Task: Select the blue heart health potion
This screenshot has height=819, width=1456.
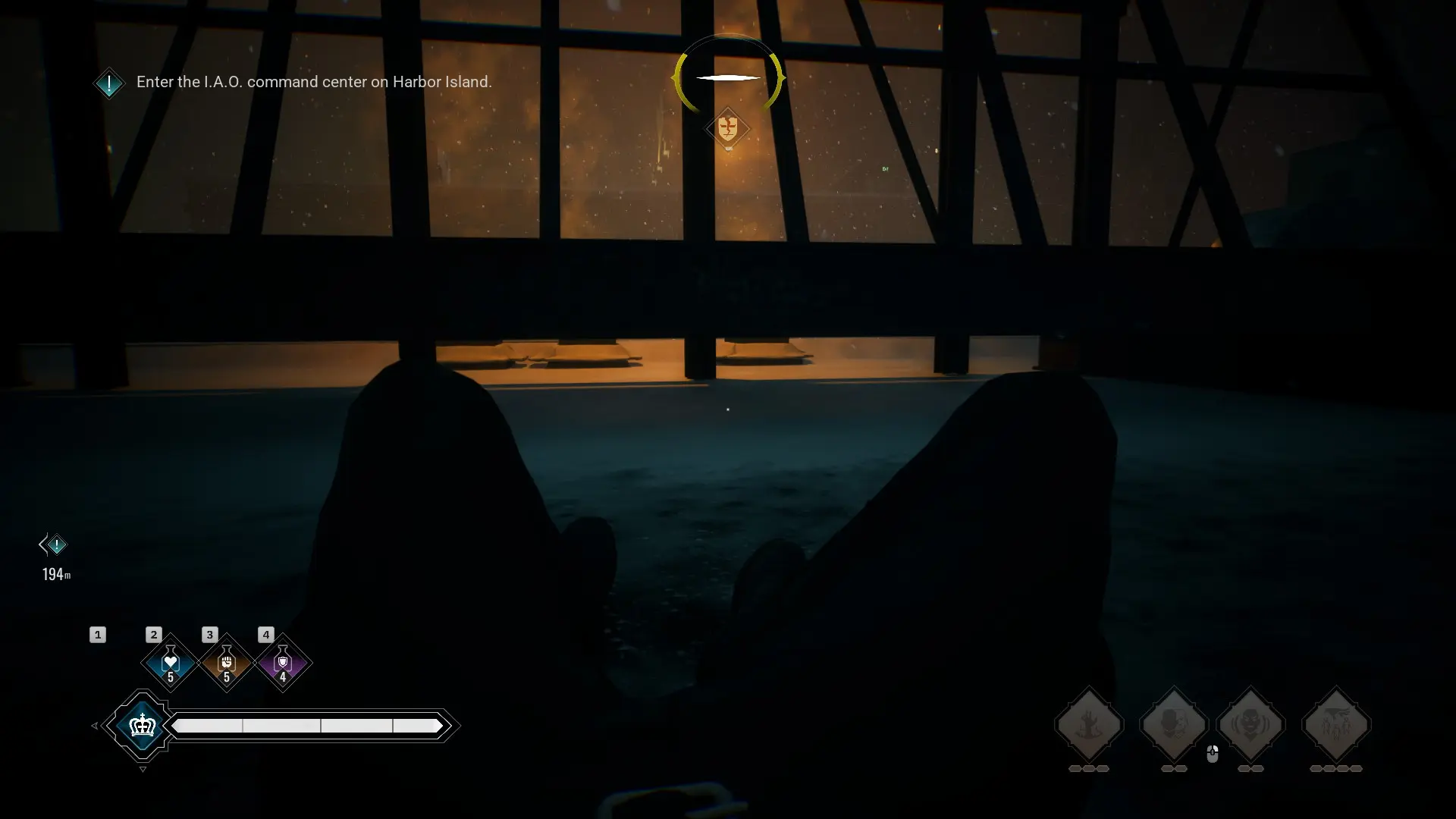Action: (x=170, y=663)
